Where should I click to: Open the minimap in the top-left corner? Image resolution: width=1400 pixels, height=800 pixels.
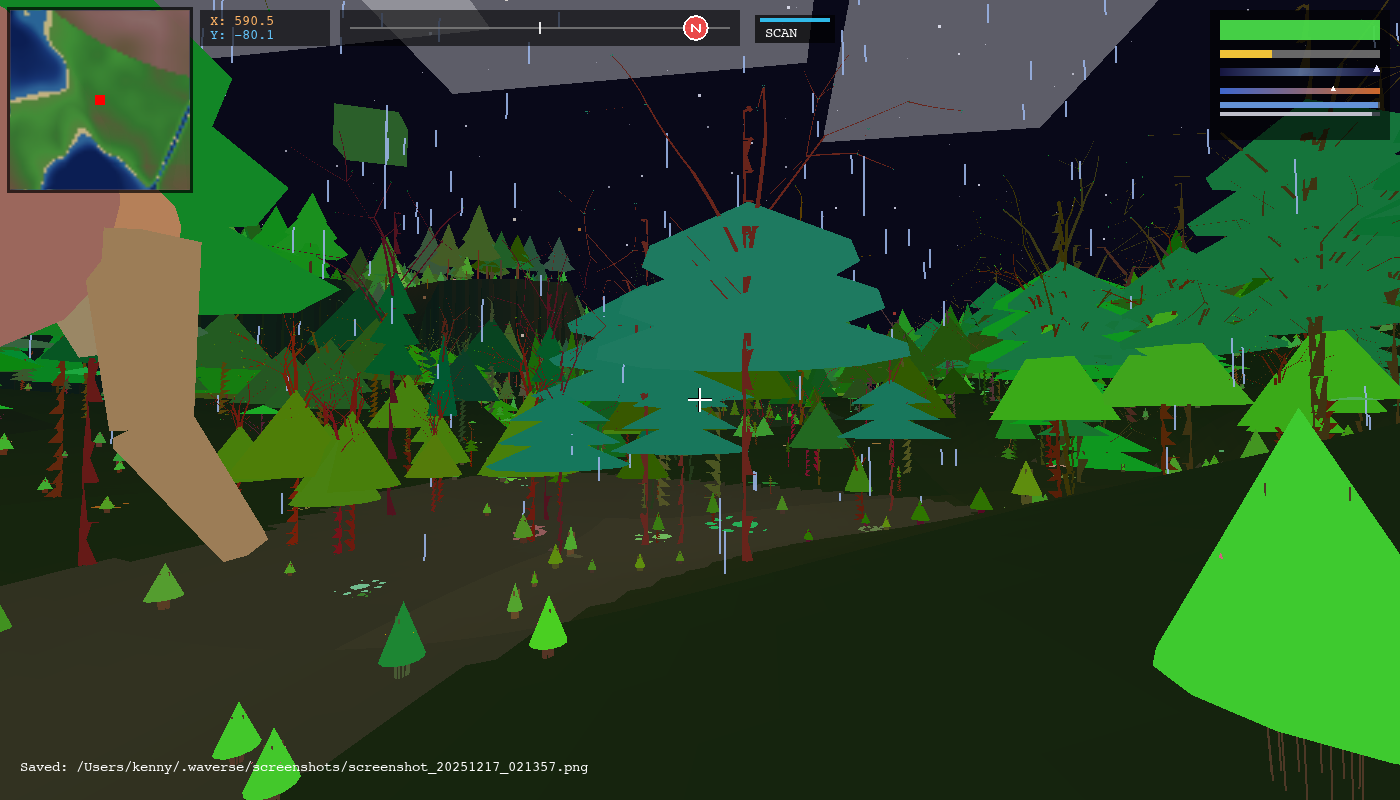98,98
